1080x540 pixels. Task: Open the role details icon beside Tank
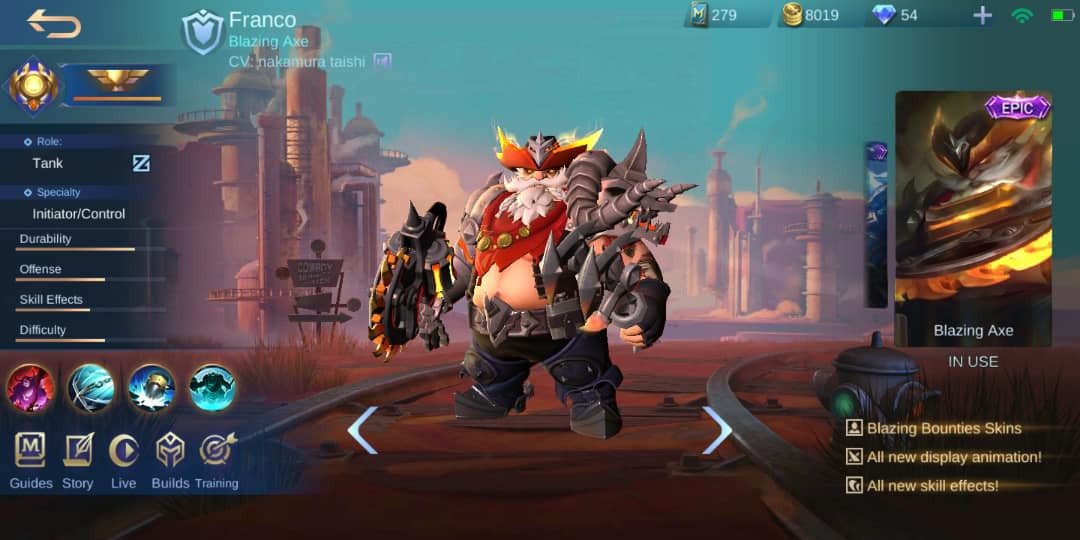click(141, 163)
